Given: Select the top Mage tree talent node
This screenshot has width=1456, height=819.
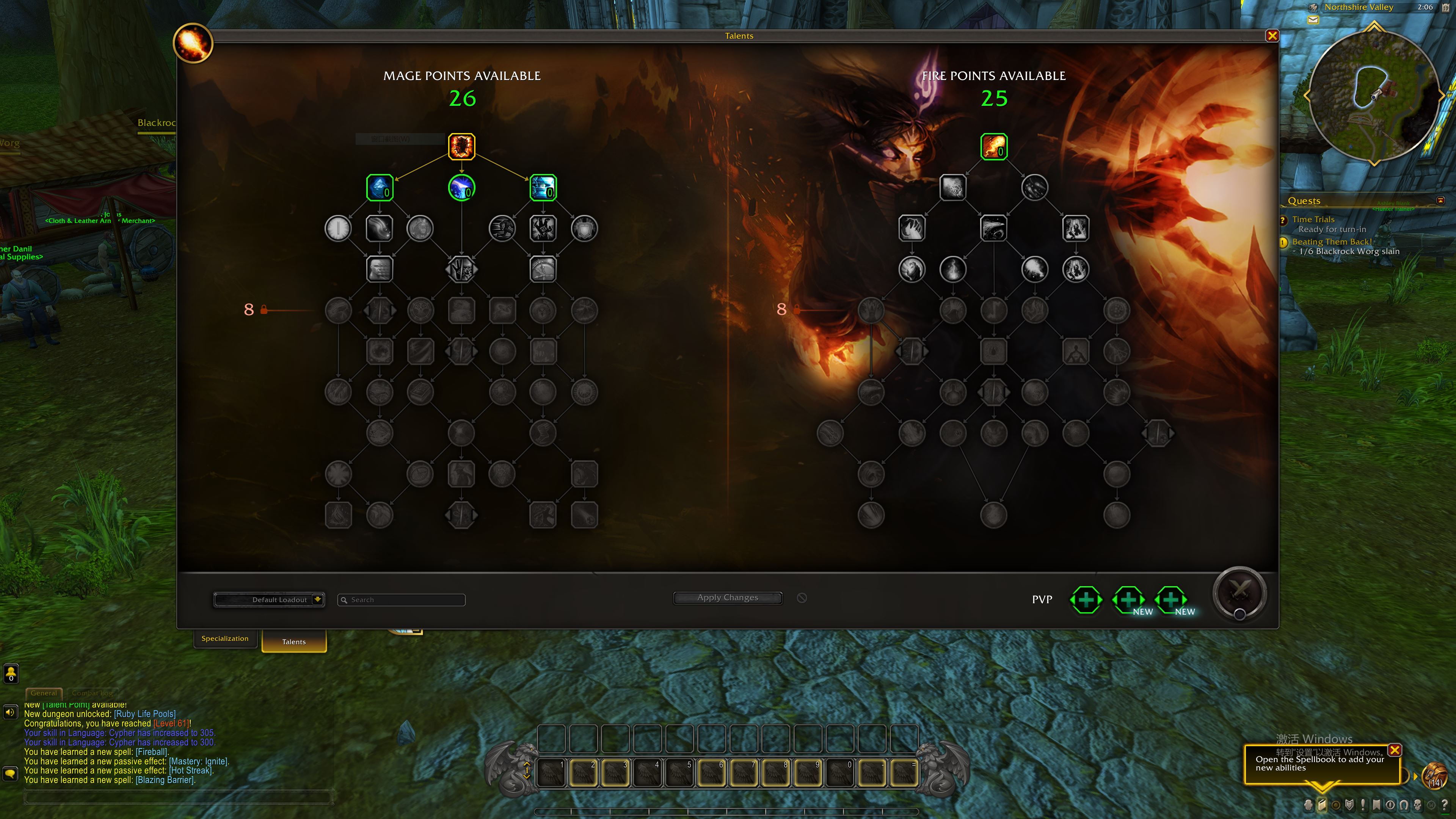Looking at the screenshot, I should point(461,146).
